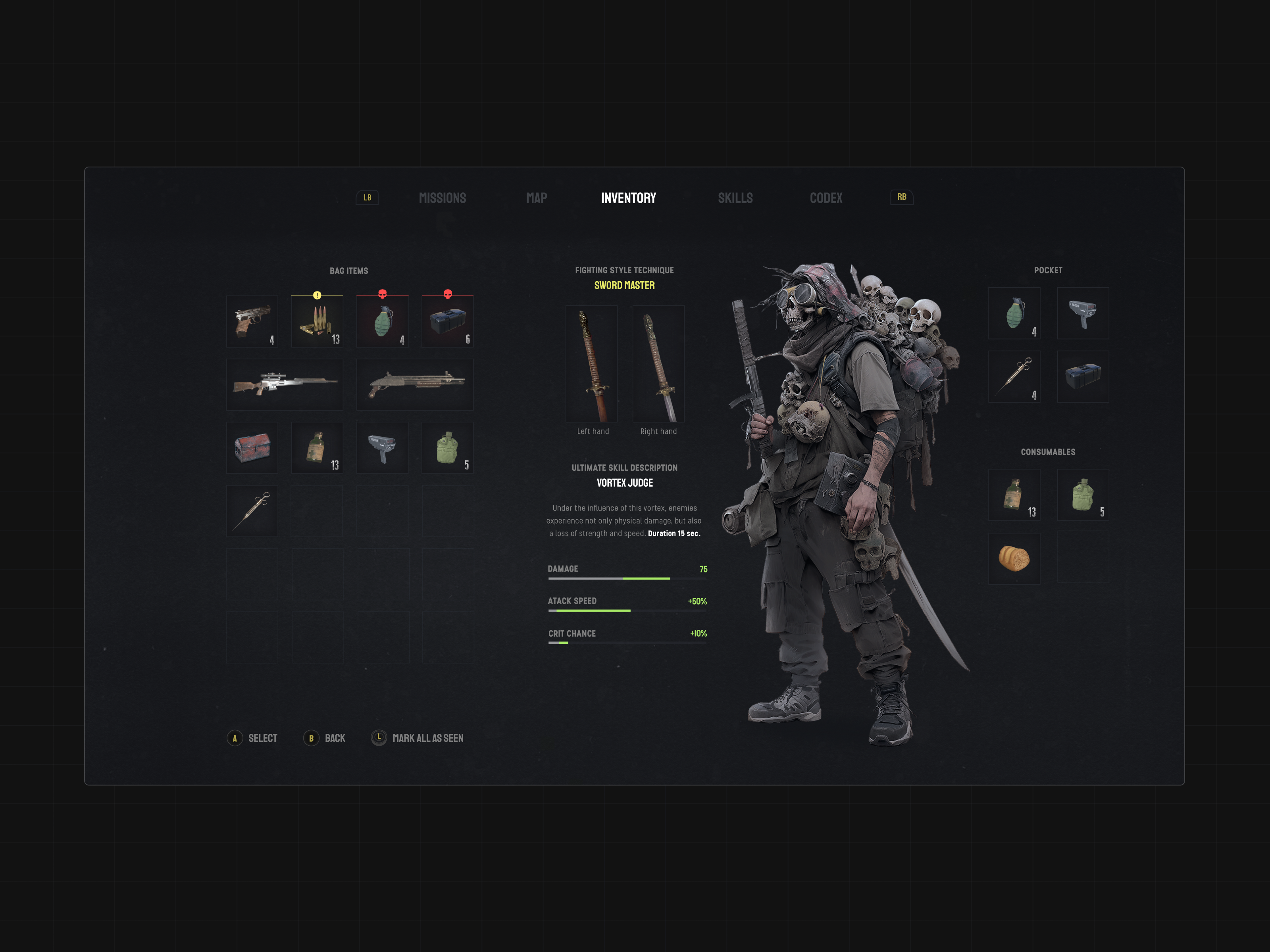Choose the rifle bullets ammo slot
The image size is (1270, 952).
tap(317, 321)
